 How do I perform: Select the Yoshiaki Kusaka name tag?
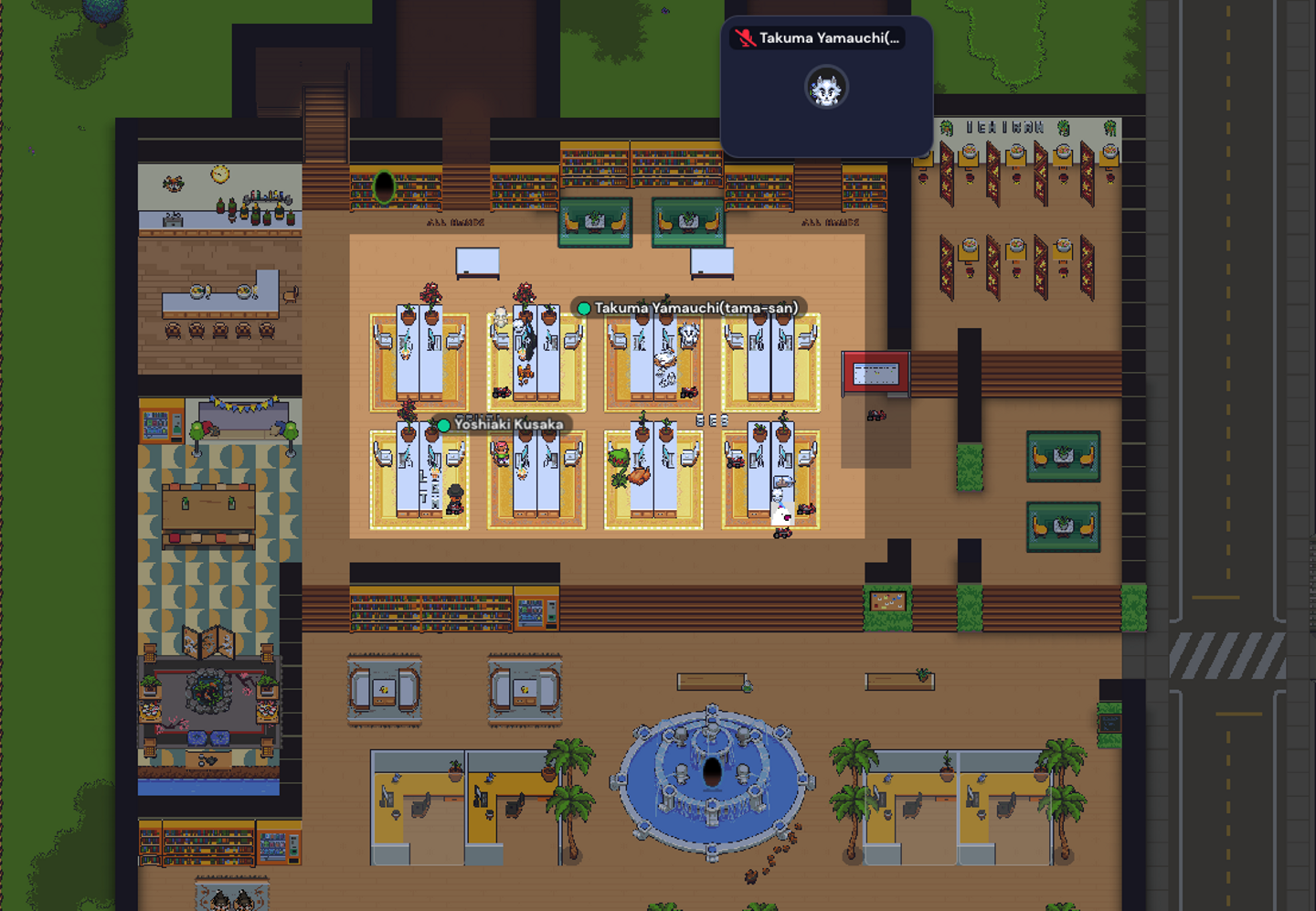[502, 424]
